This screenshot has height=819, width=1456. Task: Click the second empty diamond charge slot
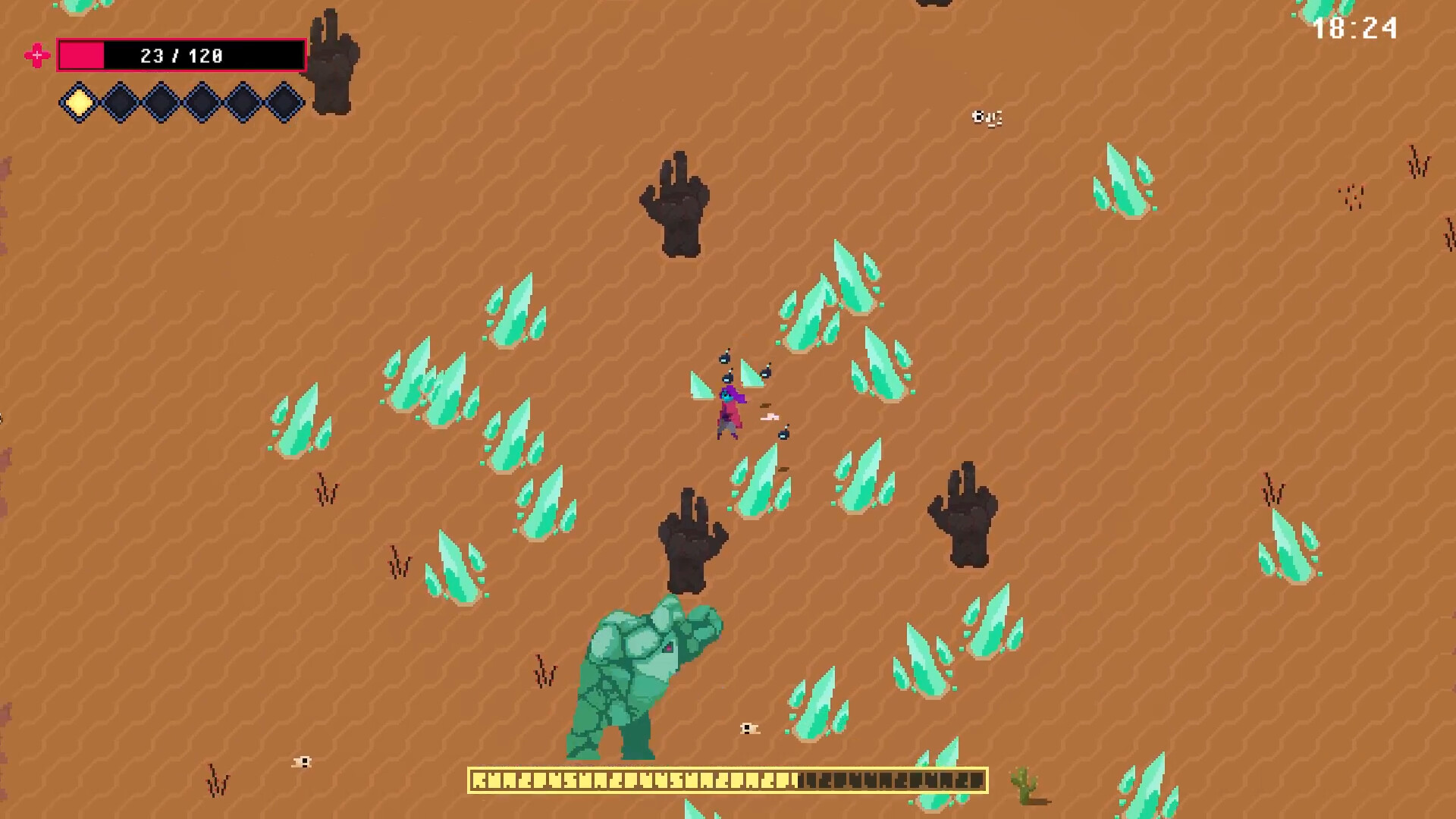pyautogui.click(x=120, y=102)
